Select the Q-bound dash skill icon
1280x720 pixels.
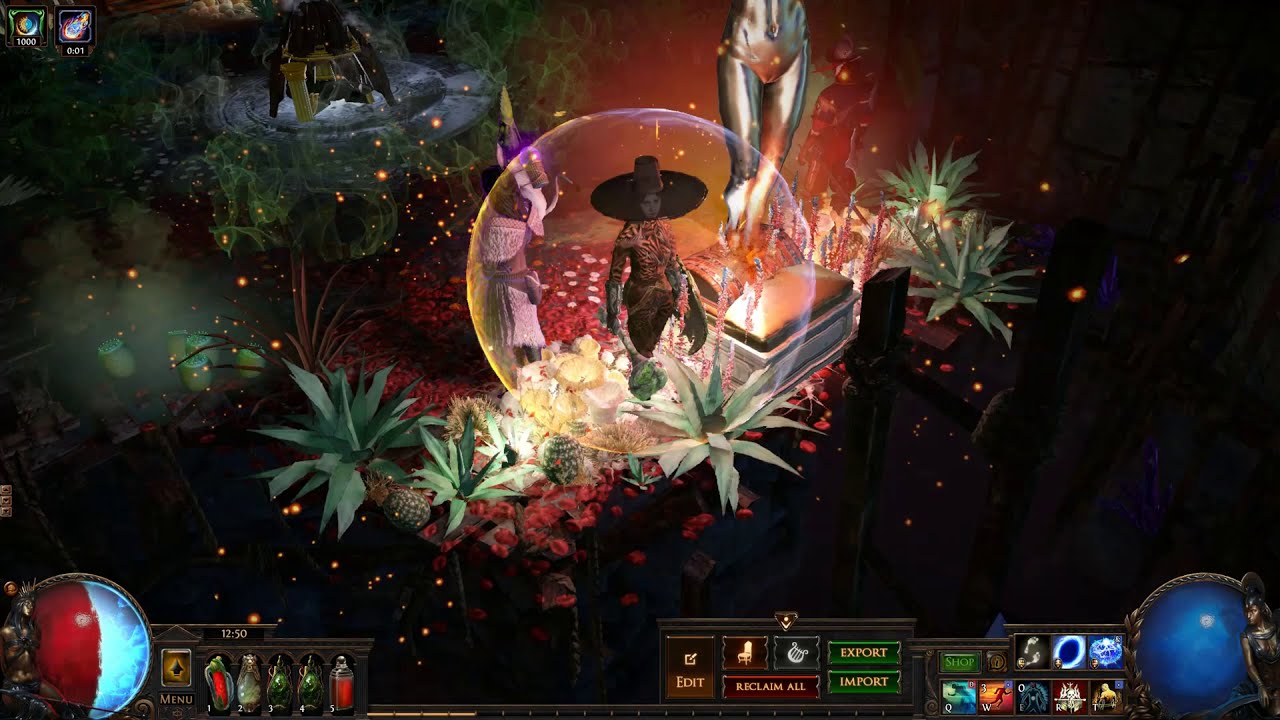tap(958, 696)
